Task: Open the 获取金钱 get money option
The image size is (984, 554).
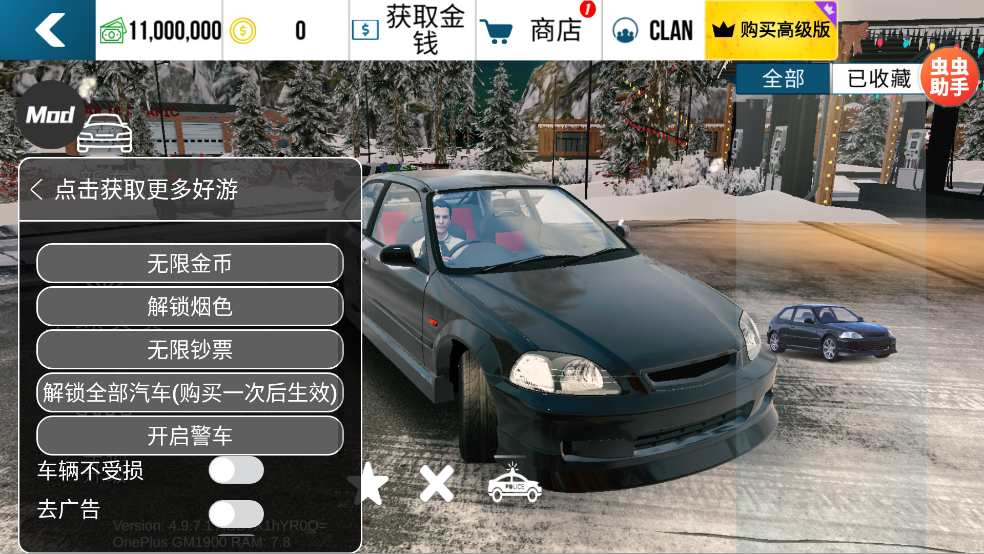Action: [x=412, y=30]
